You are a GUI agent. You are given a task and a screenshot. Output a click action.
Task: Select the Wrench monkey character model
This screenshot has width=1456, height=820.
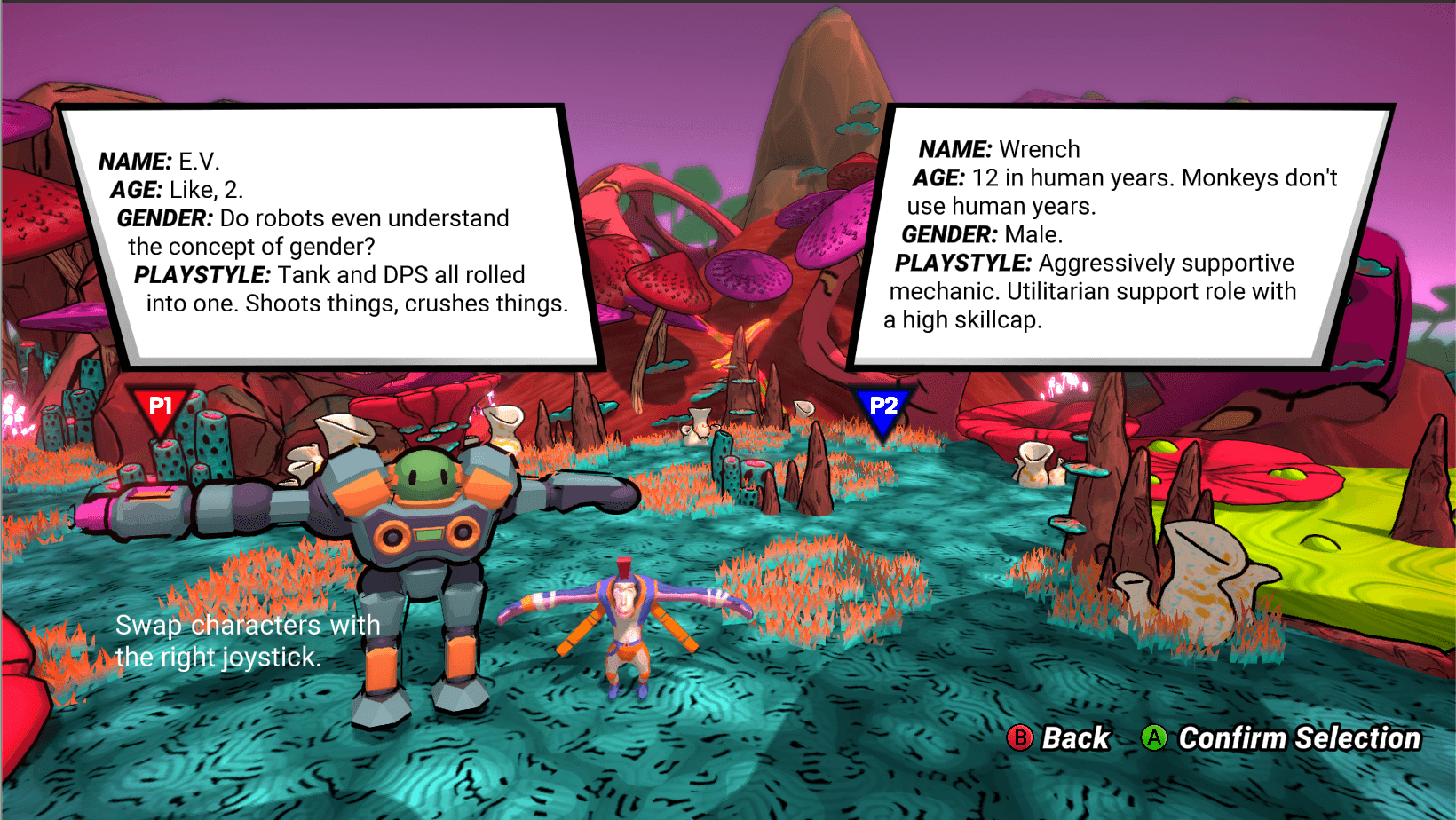click(x=626, y=621)
